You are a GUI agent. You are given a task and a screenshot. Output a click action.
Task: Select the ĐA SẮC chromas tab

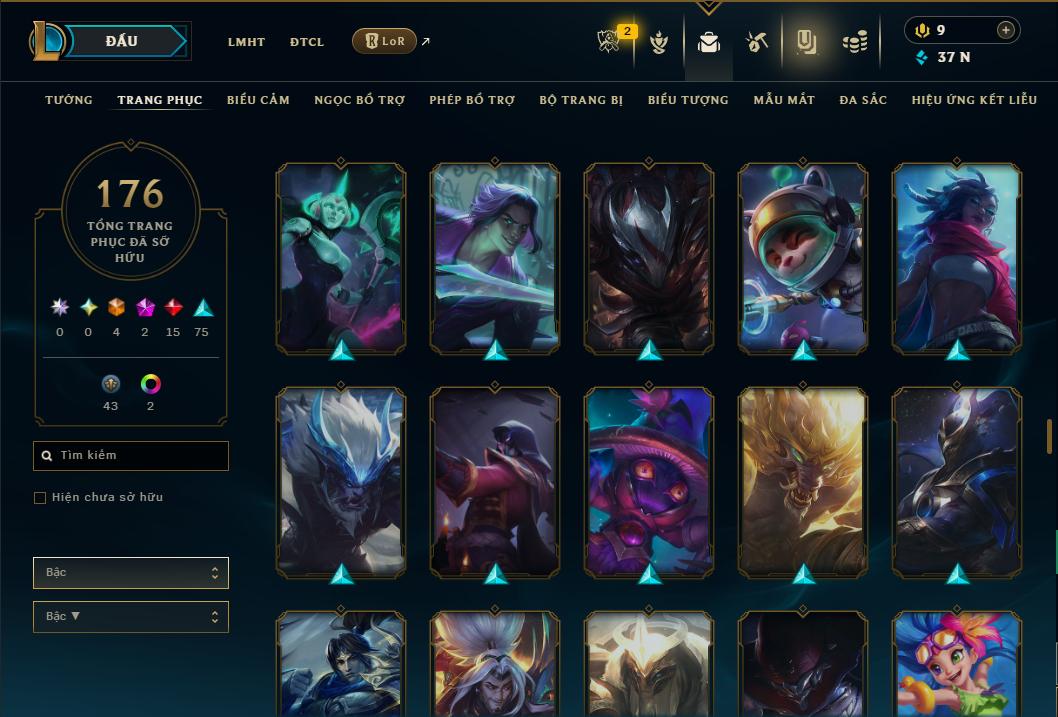[863, 100]
